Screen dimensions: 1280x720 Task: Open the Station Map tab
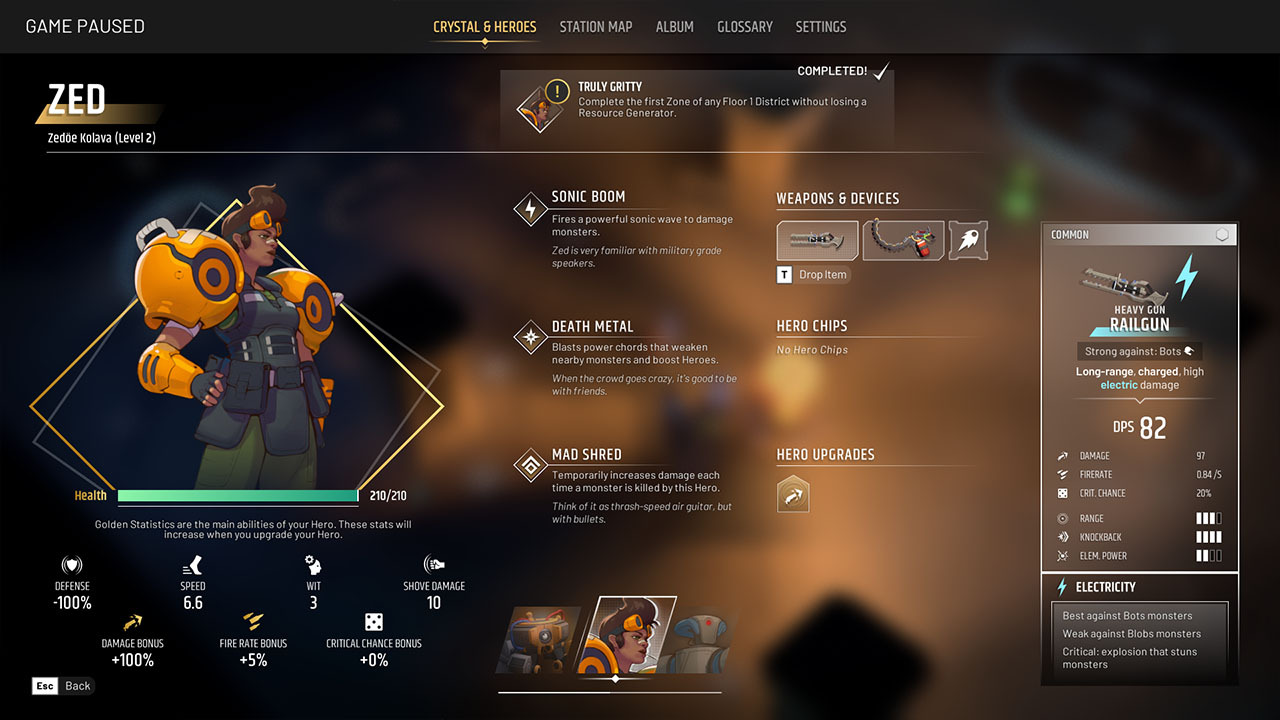[596, 27]
